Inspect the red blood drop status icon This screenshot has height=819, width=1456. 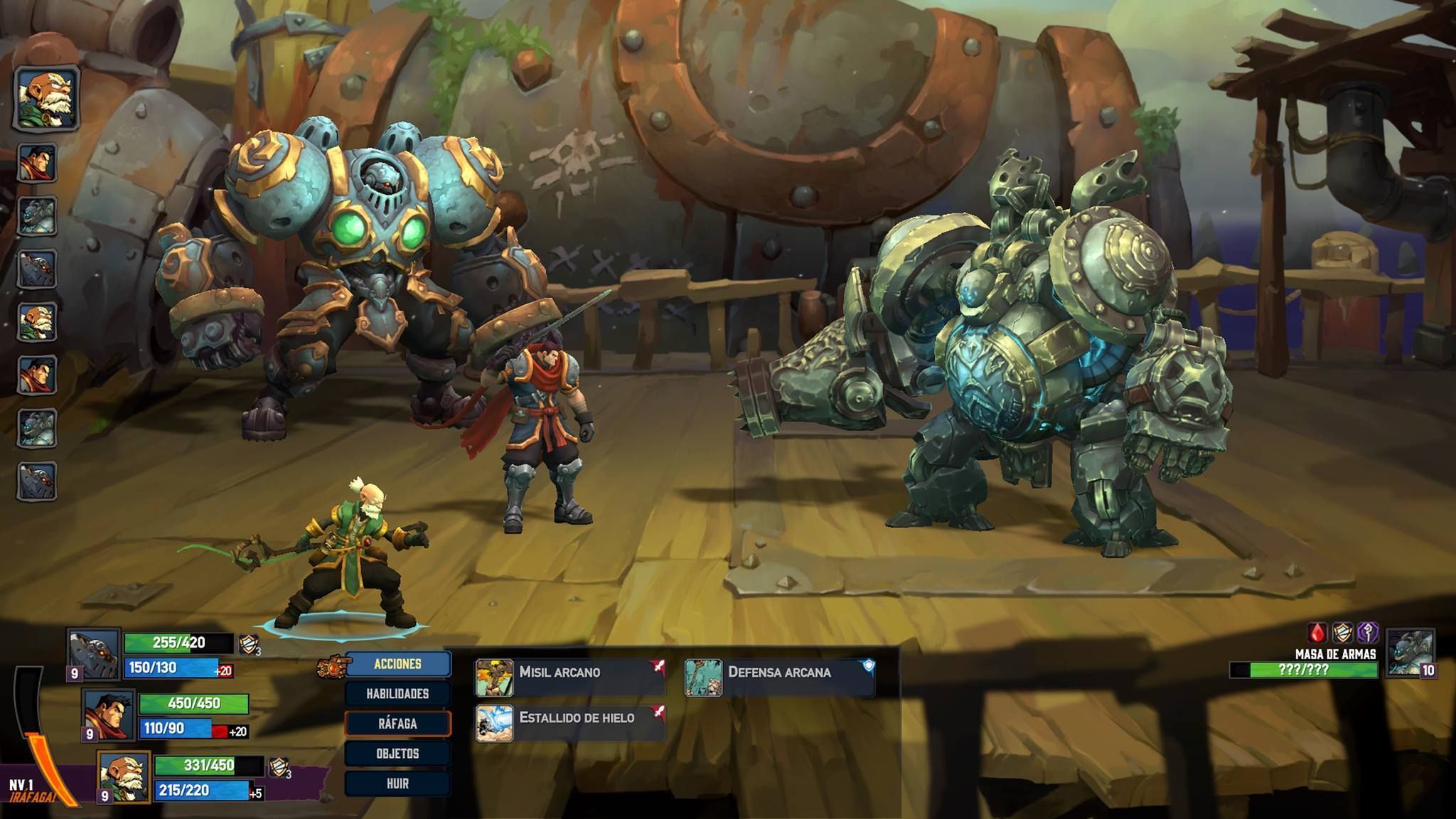1318,633
